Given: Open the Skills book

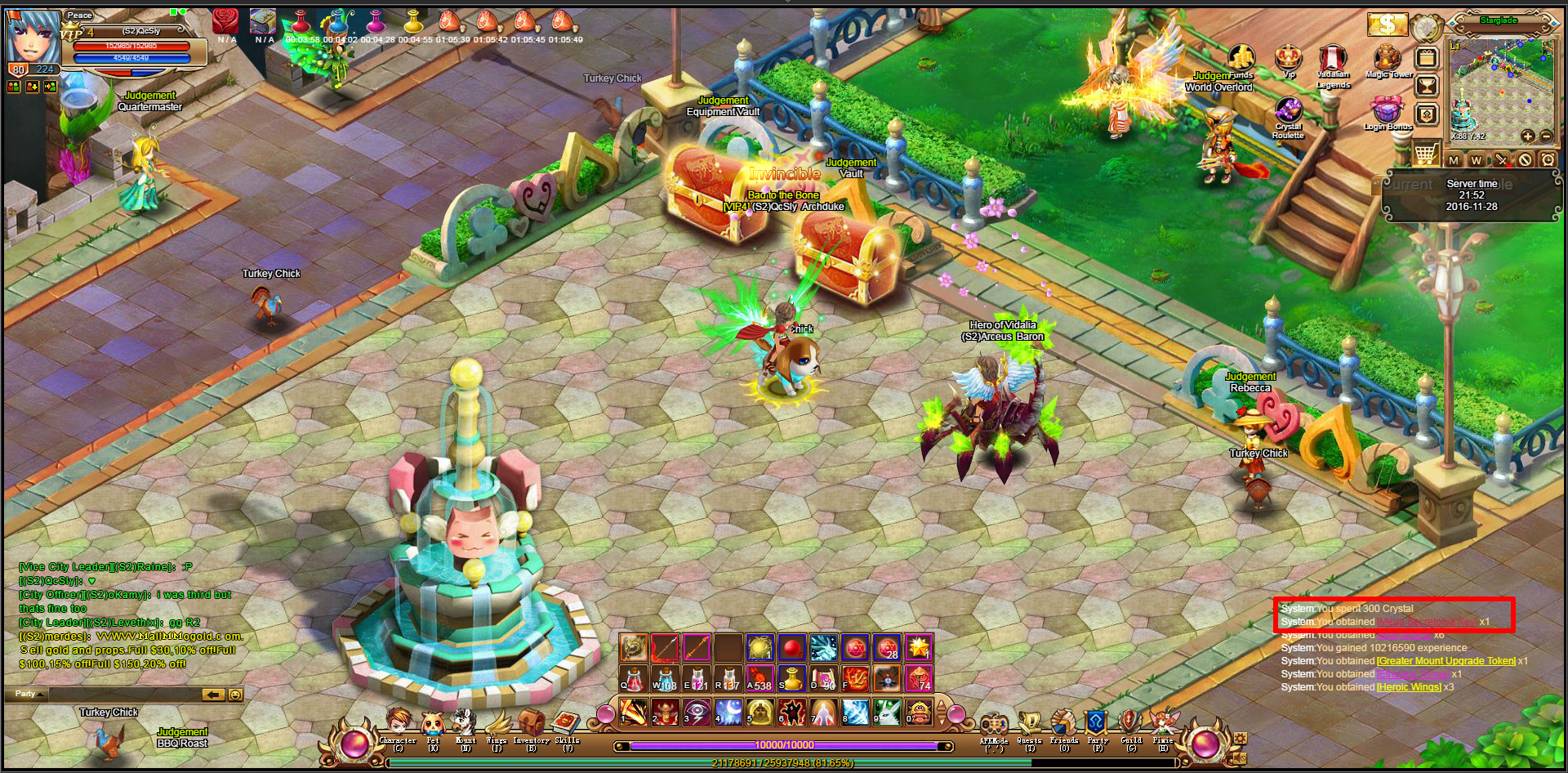Looking at the screenshot, I should [566, 725].
